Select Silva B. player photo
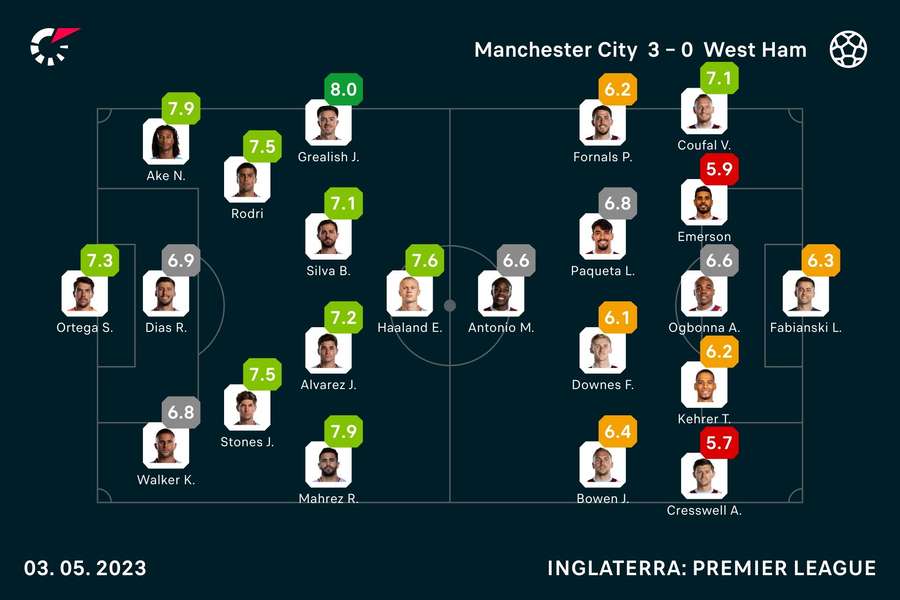Image resolution: width=900 pixels, height=600 pixels. [328, 236]
